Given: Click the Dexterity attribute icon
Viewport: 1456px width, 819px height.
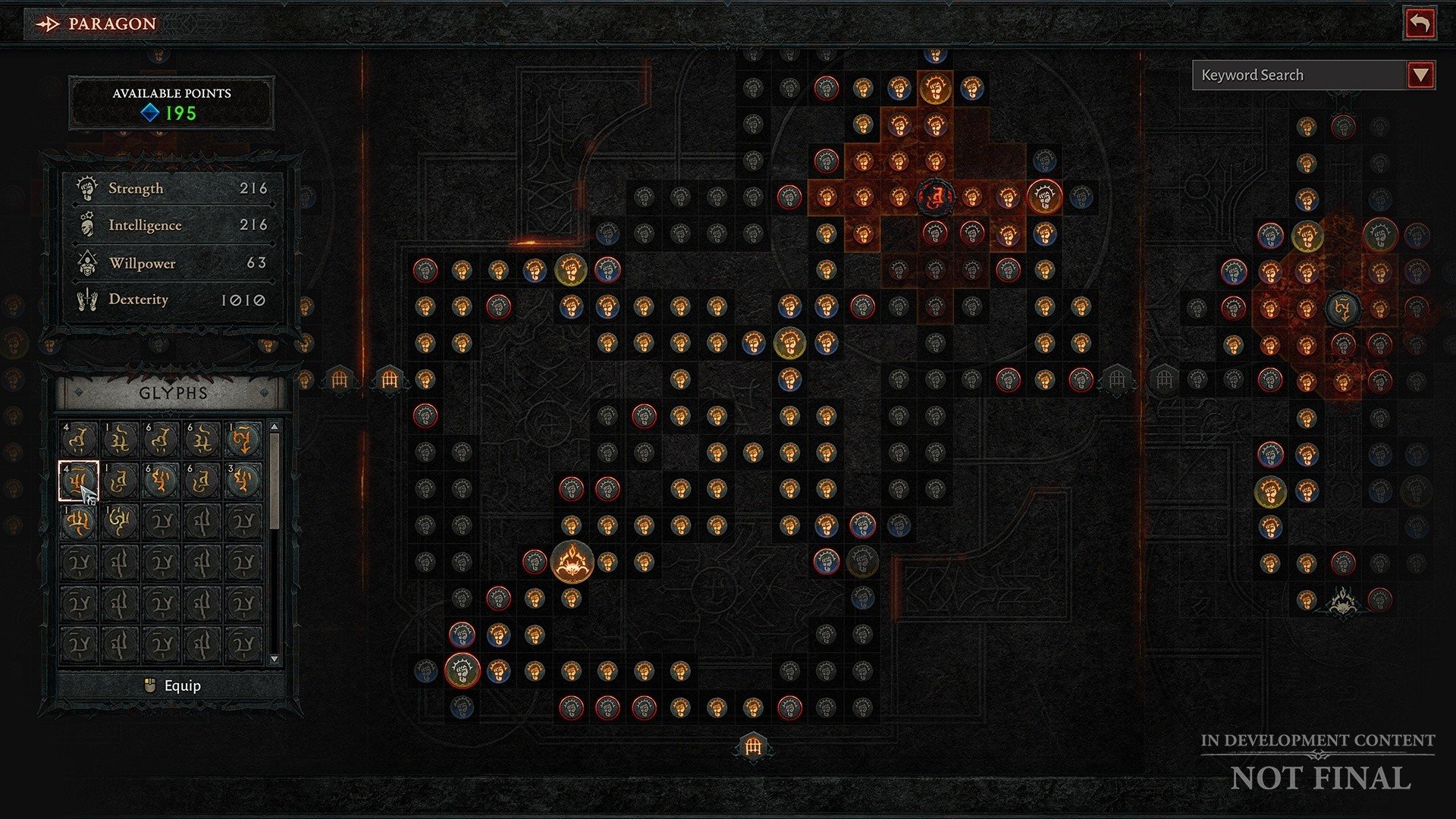Looking at the screenshot, I should [x=86, y=299].
